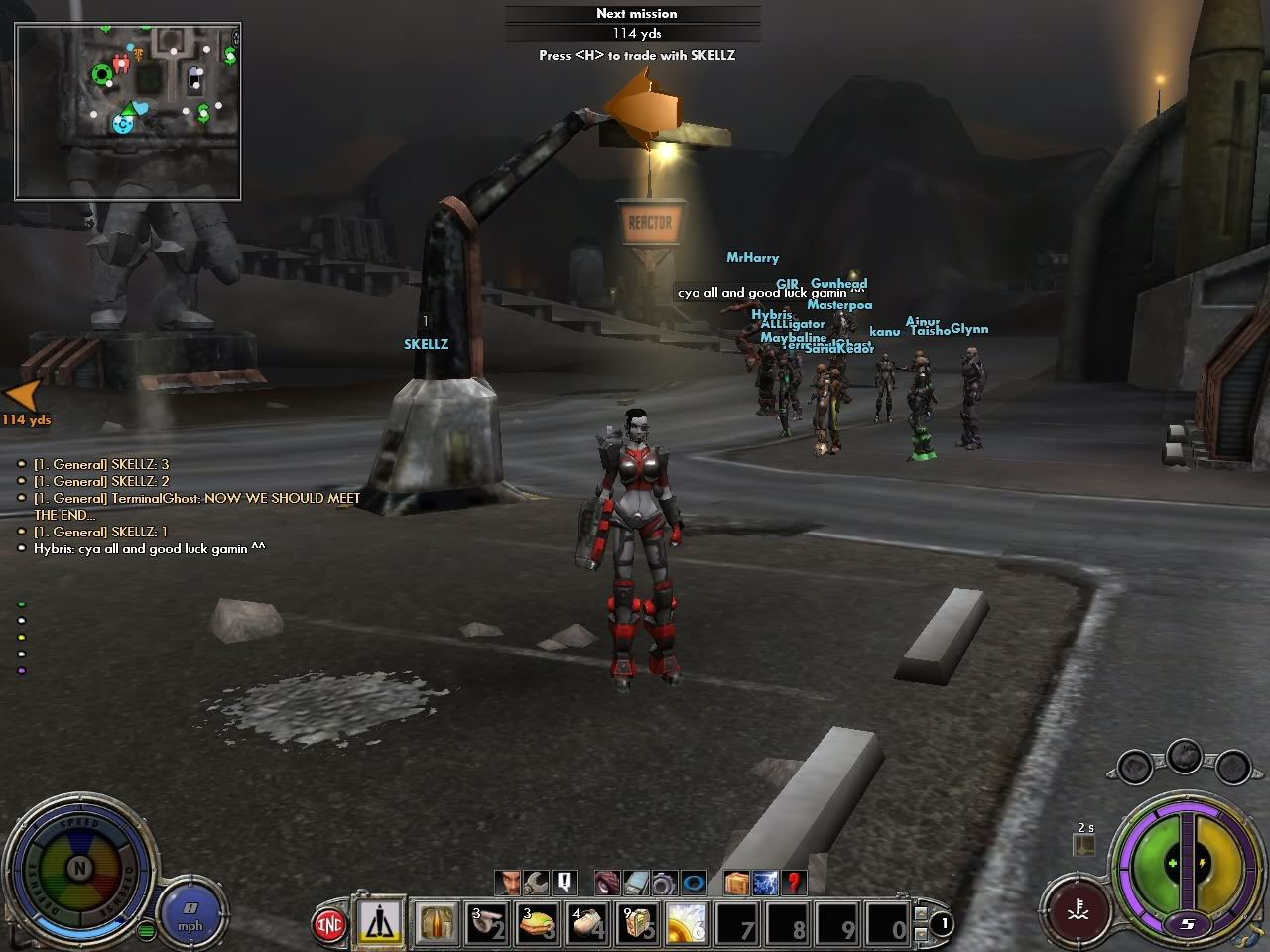Click the minimap in the corner
Screen dimensions: 1270x952
pyautogui.click(x=128, y=111)
